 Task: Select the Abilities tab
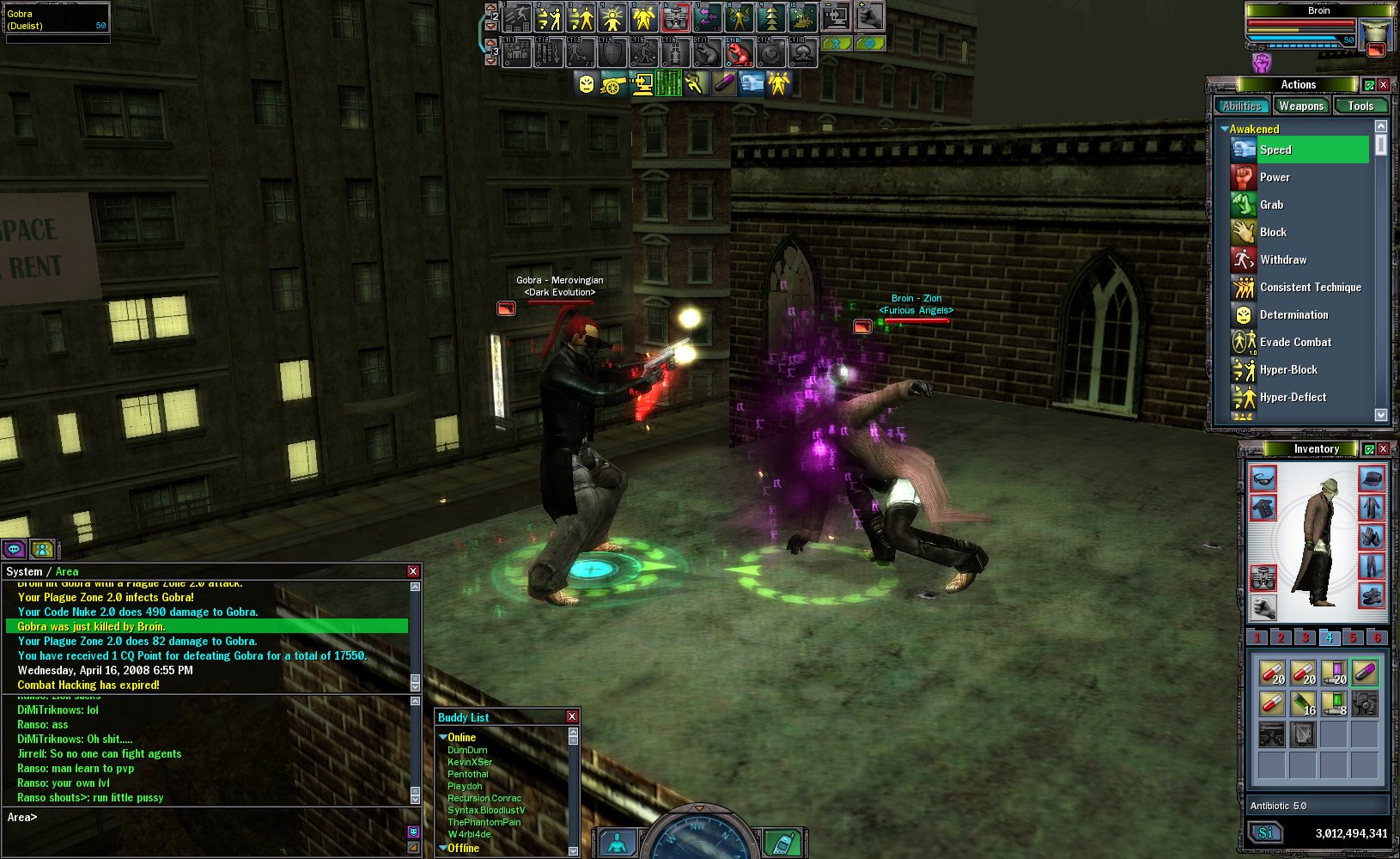(x=1242, y=106)
